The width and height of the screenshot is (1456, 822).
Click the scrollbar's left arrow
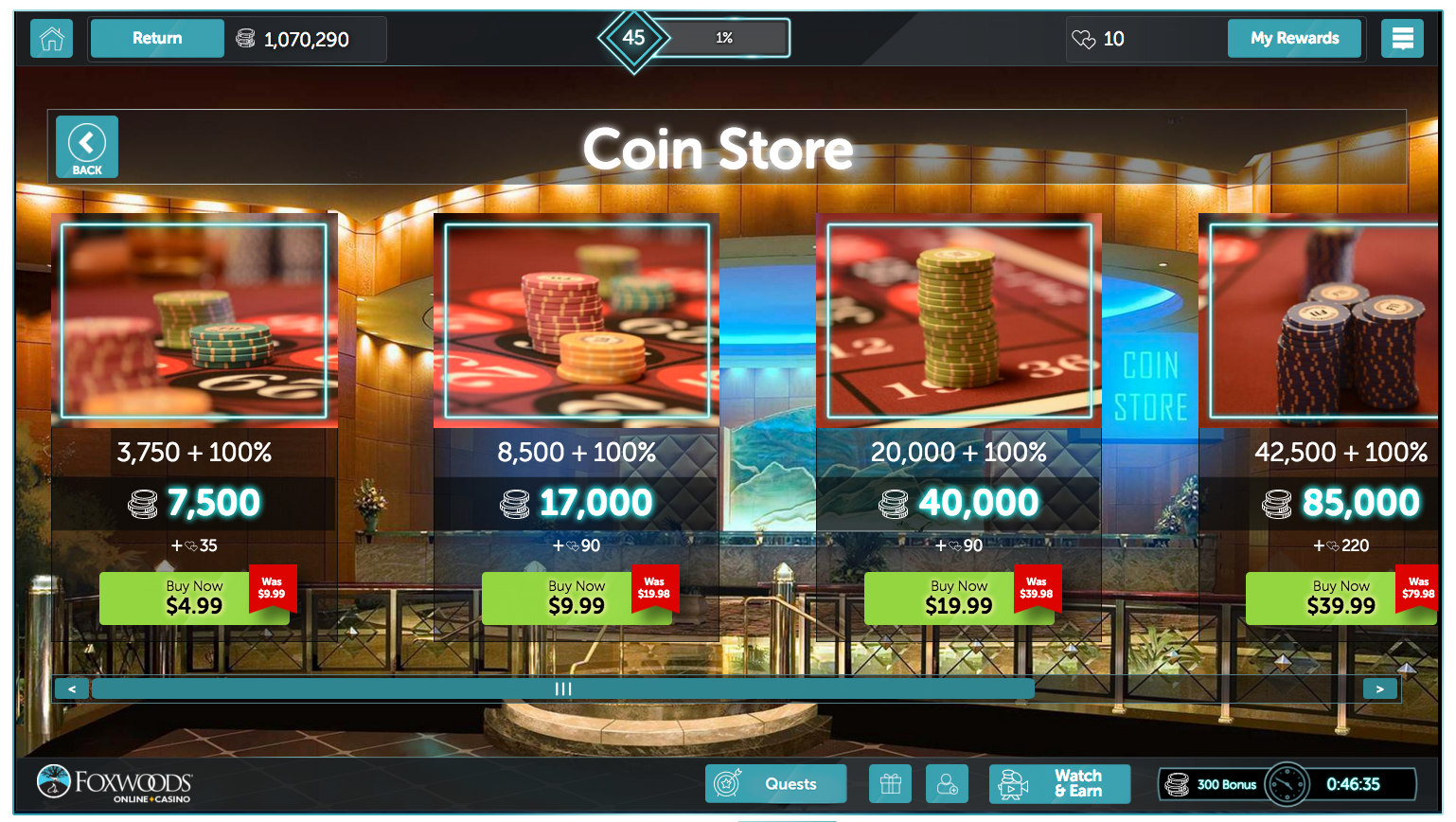point(72,688)
